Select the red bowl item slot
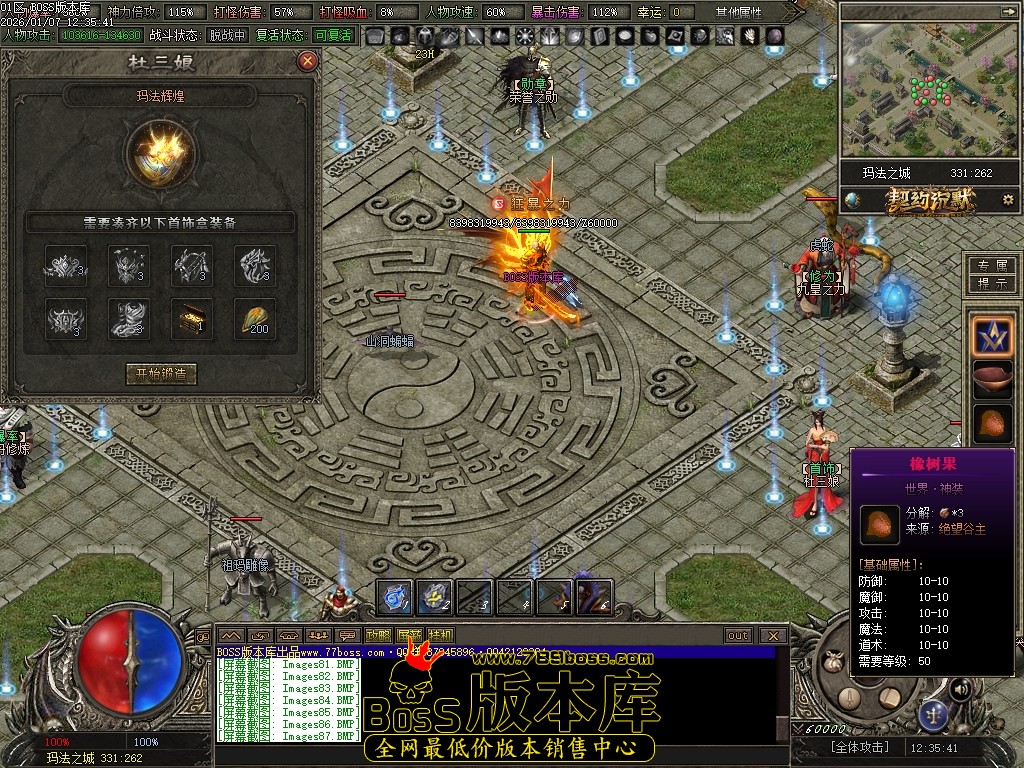1024x768 pixels. (993, 380)
